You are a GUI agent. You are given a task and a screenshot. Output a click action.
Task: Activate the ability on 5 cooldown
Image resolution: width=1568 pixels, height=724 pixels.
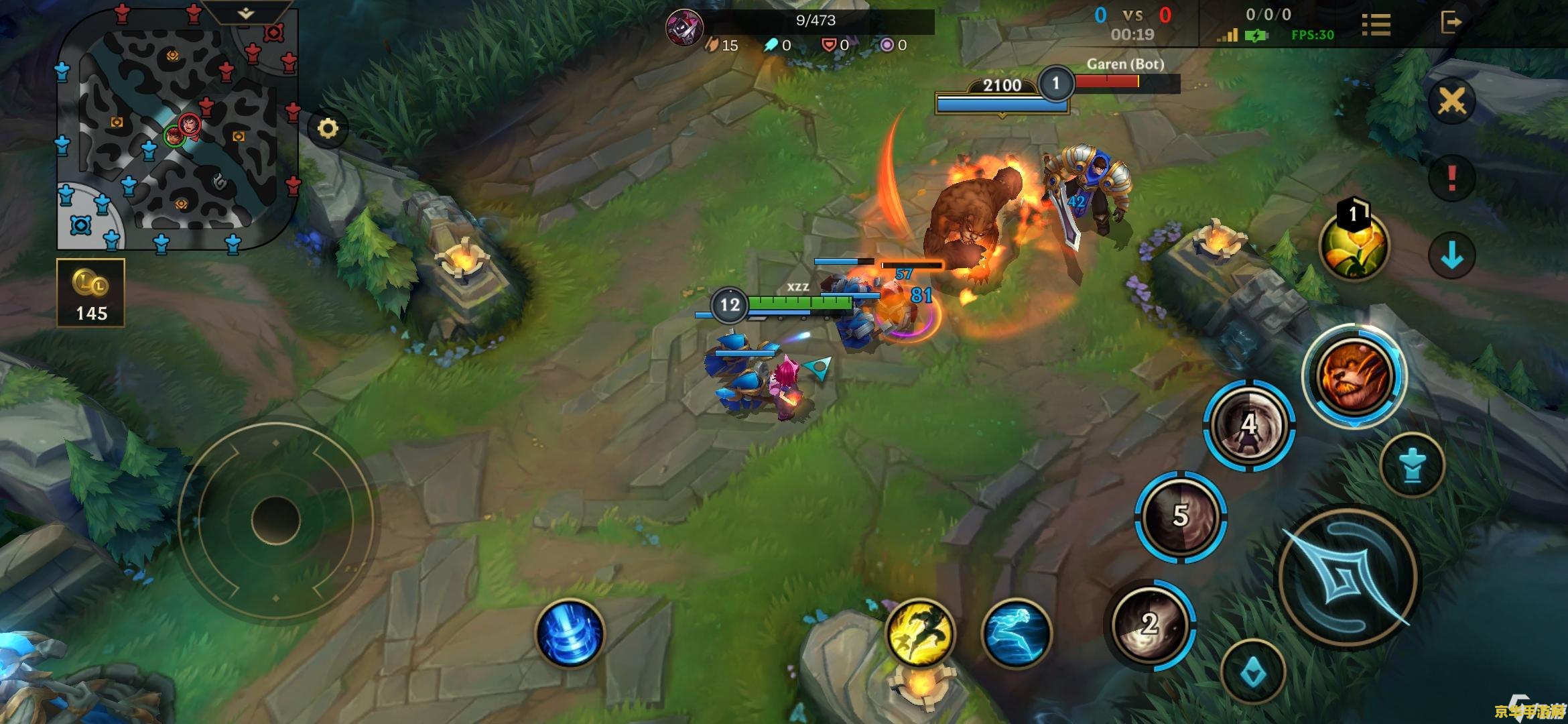click(x=1181, y=516)
